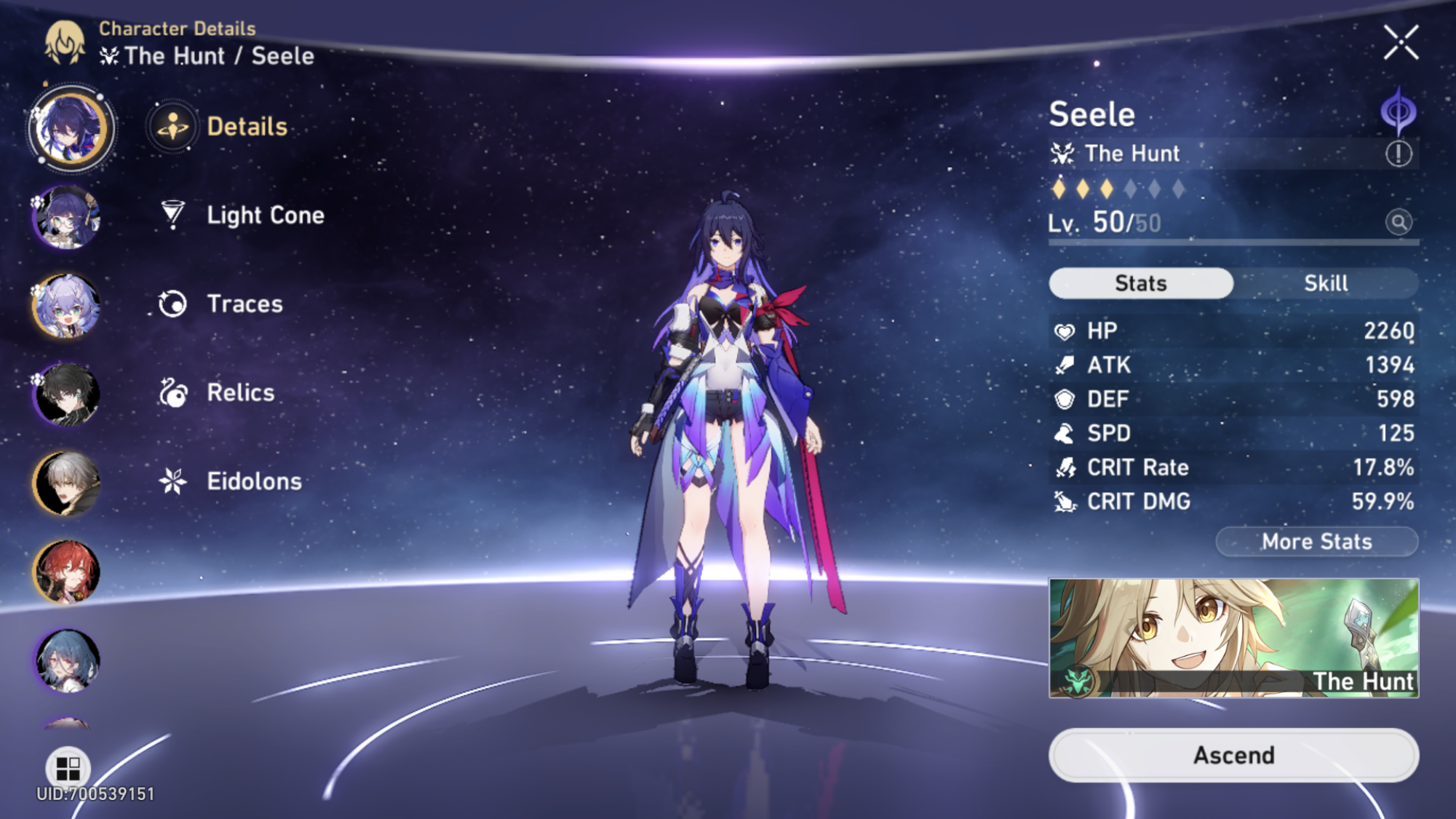Screen dimensions: 1456x819
Task: Open the Details section
Action: (246, 126)
